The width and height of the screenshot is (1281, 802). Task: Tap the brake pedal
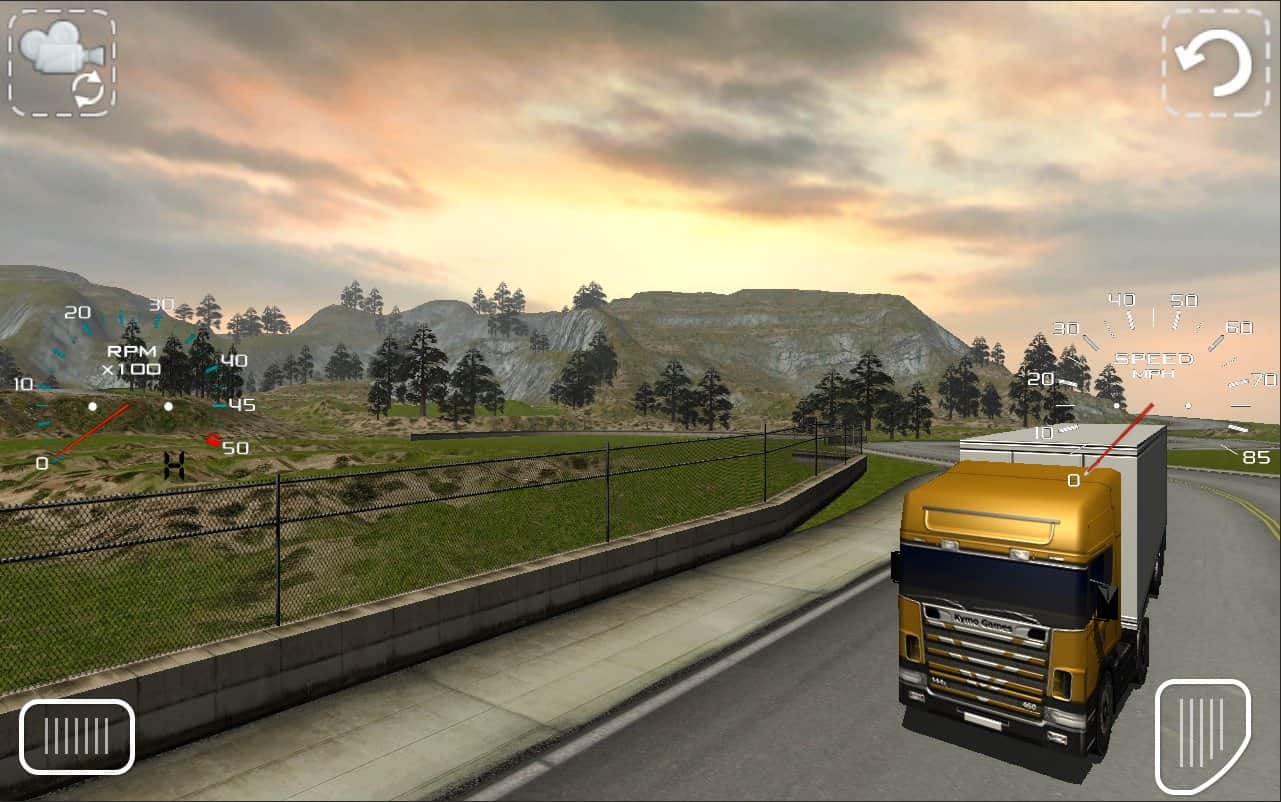pyautogui.click(x=77, y=736)
